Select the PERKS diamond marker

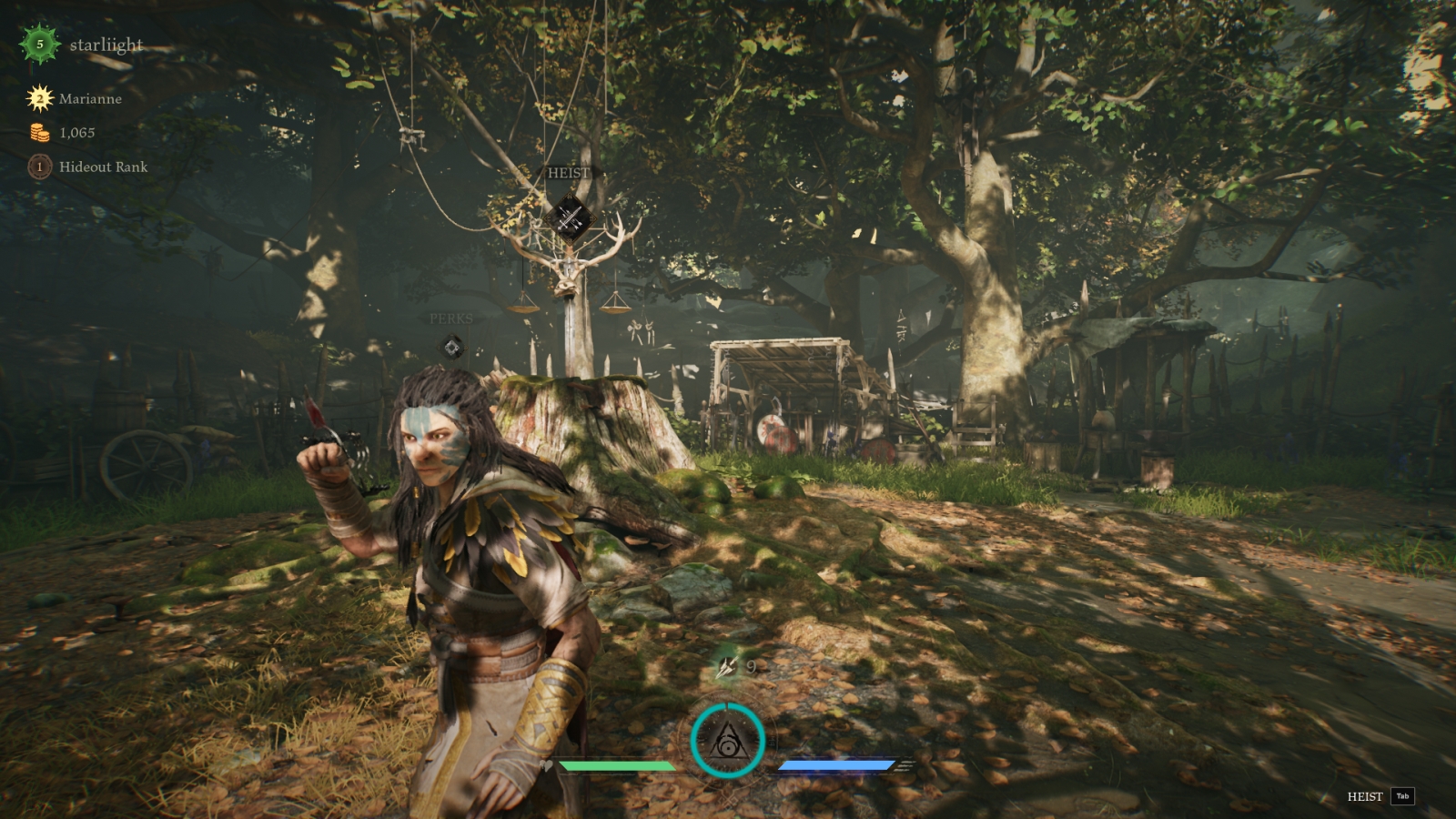click(x=451, y=347)
